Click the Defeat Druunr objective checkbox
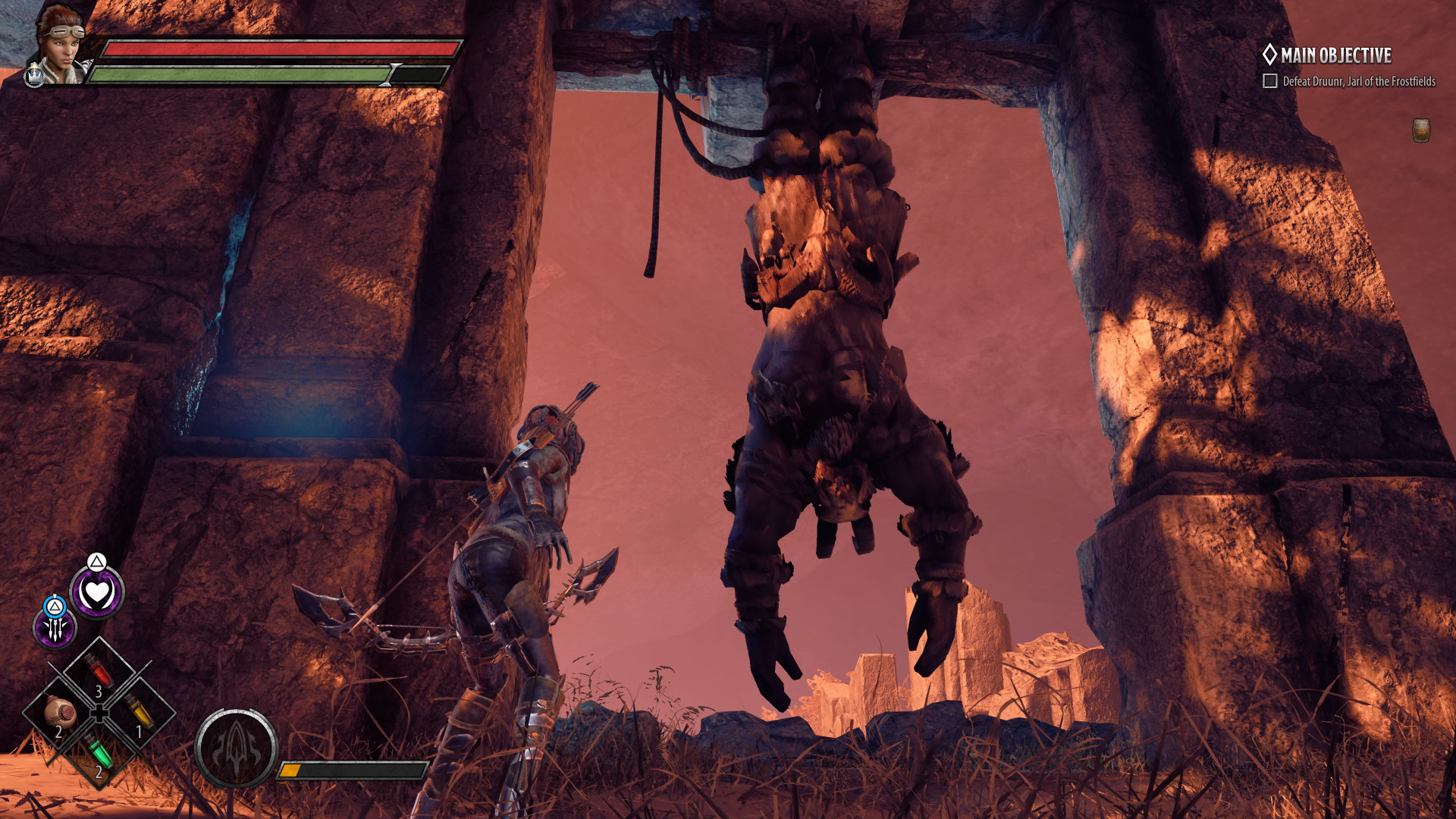Screen dimensions: 1456x819 [1270, 81]
